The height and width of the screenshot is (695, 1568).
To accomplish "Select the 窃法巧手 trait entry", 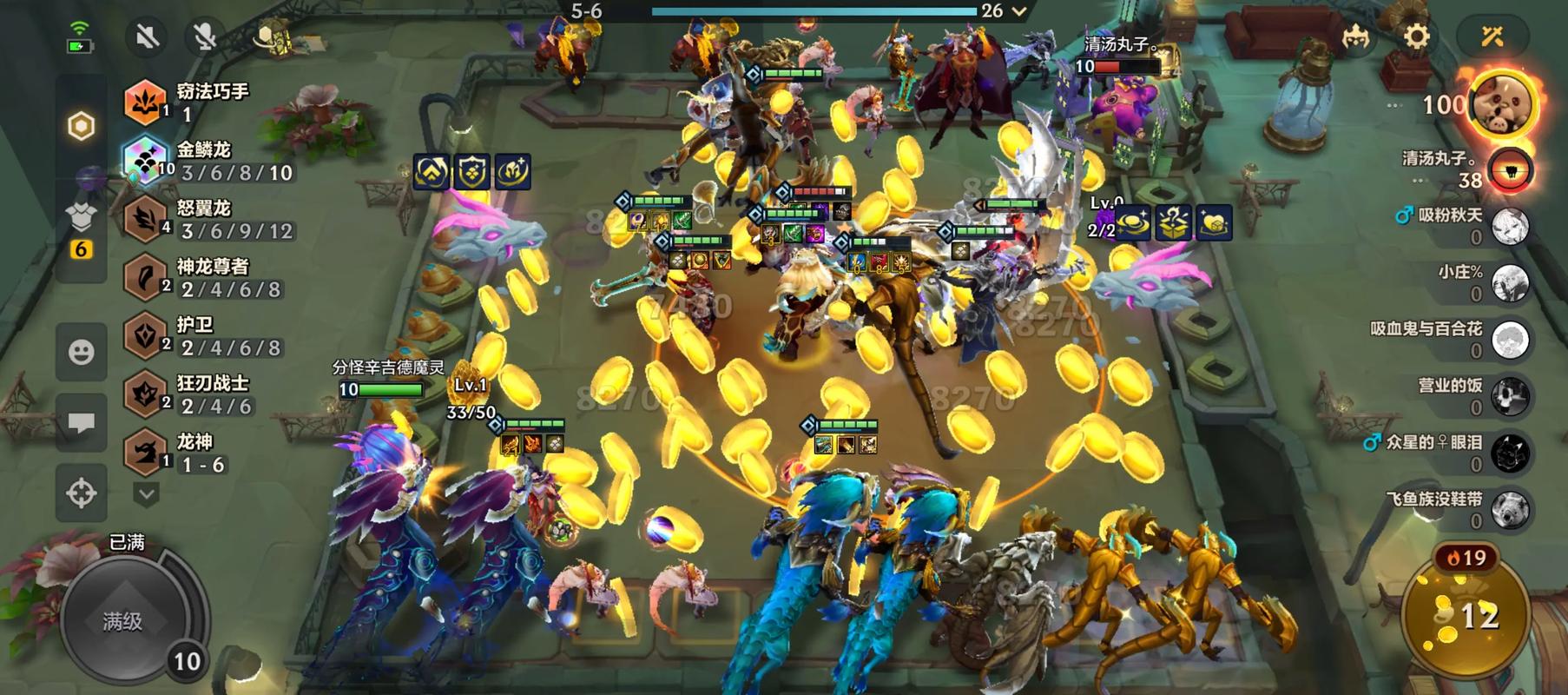I will (208, 102).
